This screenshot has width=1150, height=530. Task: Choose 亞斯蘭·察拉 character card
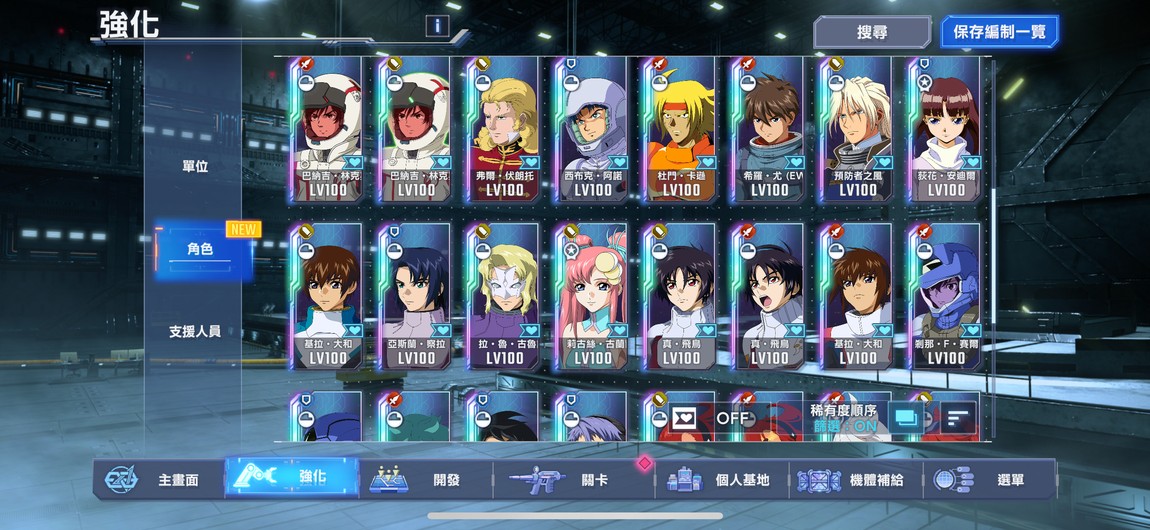pyautogui.click(x=417, y=297)
